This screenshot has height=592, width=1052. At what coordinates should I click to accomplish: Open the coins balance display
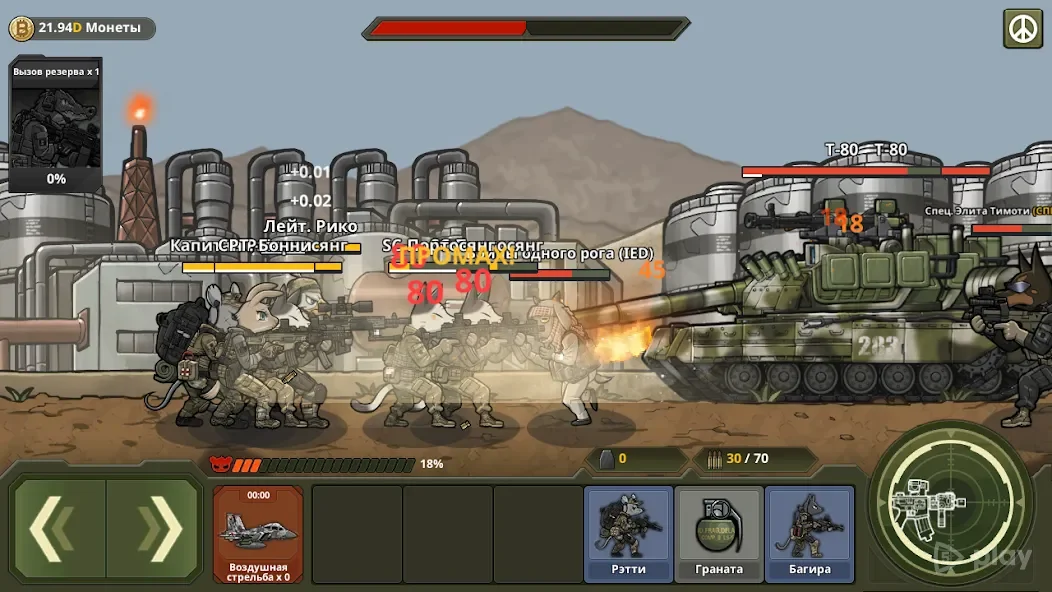[x=81, y=28]
